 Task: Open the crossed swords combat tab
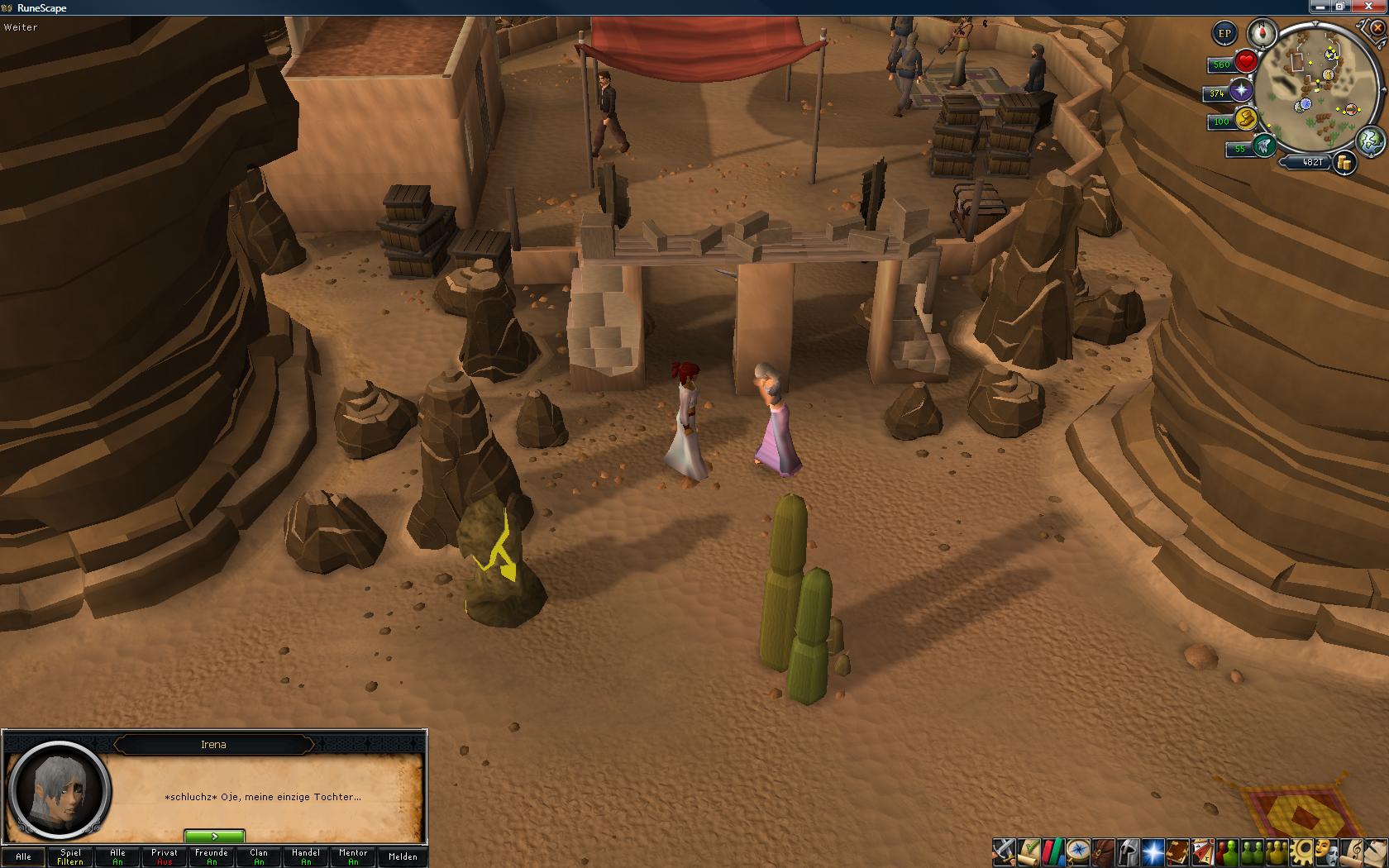(1004, 851)
